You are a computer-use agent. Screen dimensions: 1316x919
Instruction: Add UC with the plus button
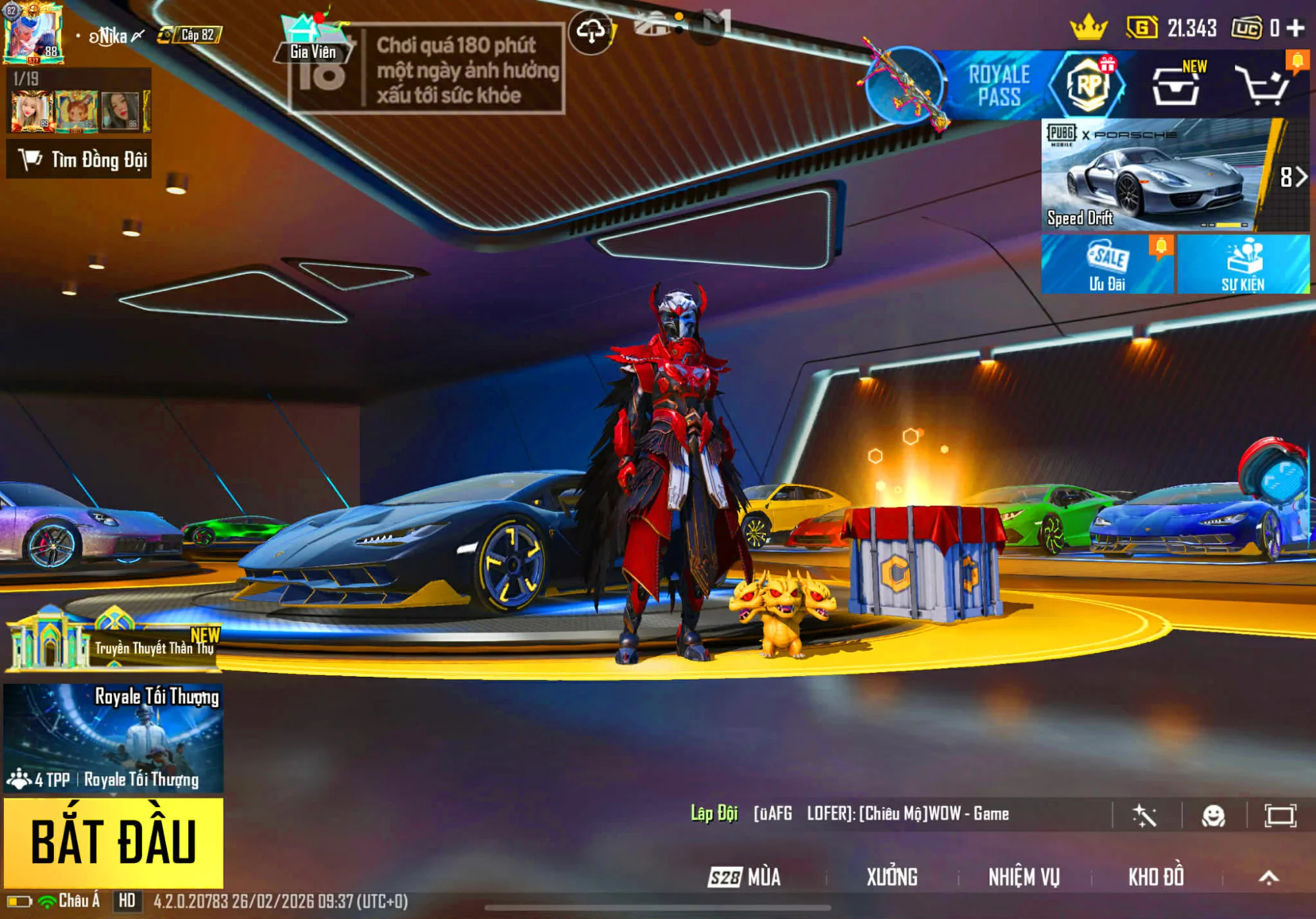[x=1296, y=28]
